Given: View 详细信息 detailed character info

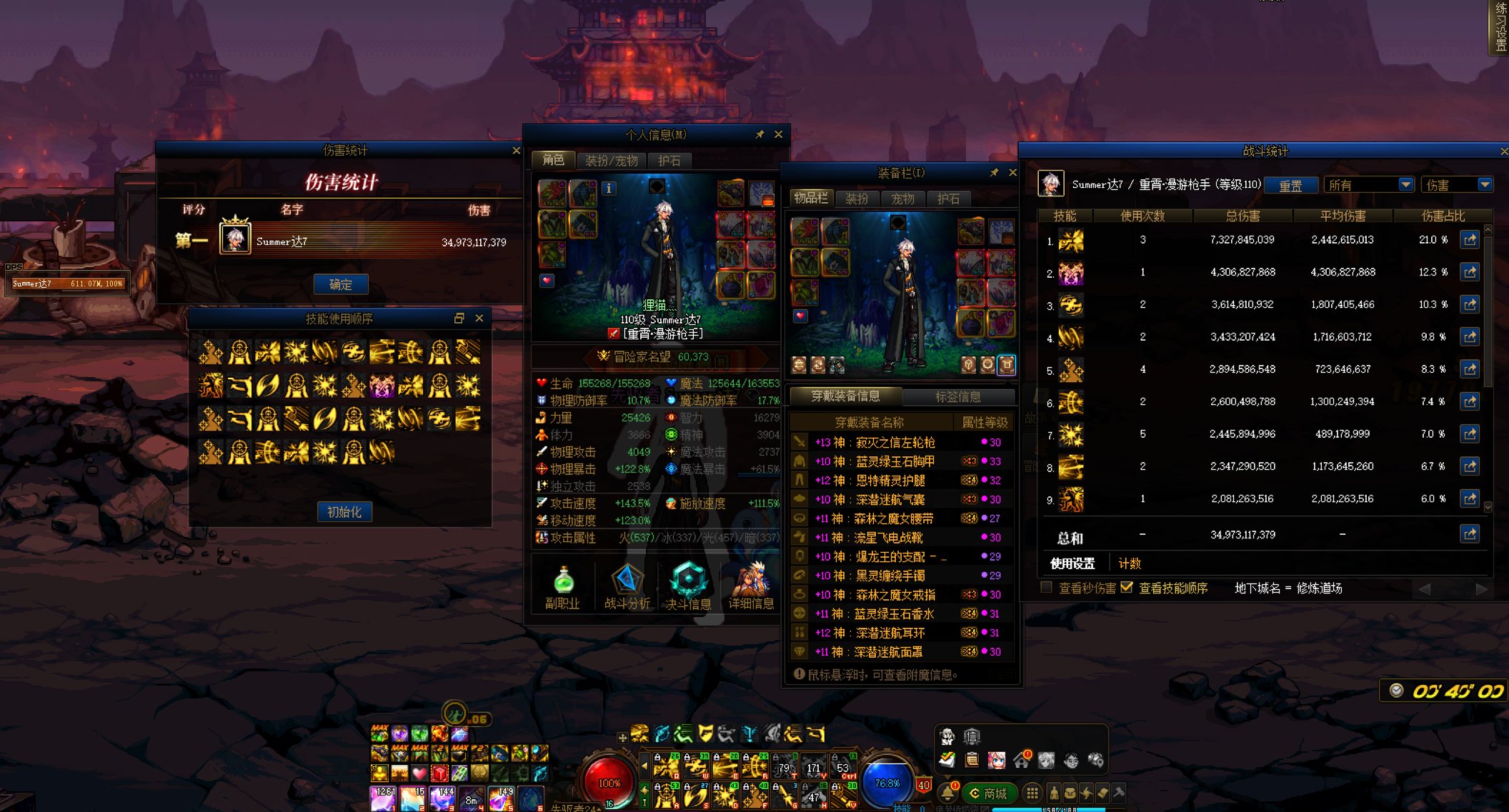Looking at the screenshot, I should coord(751,587).
